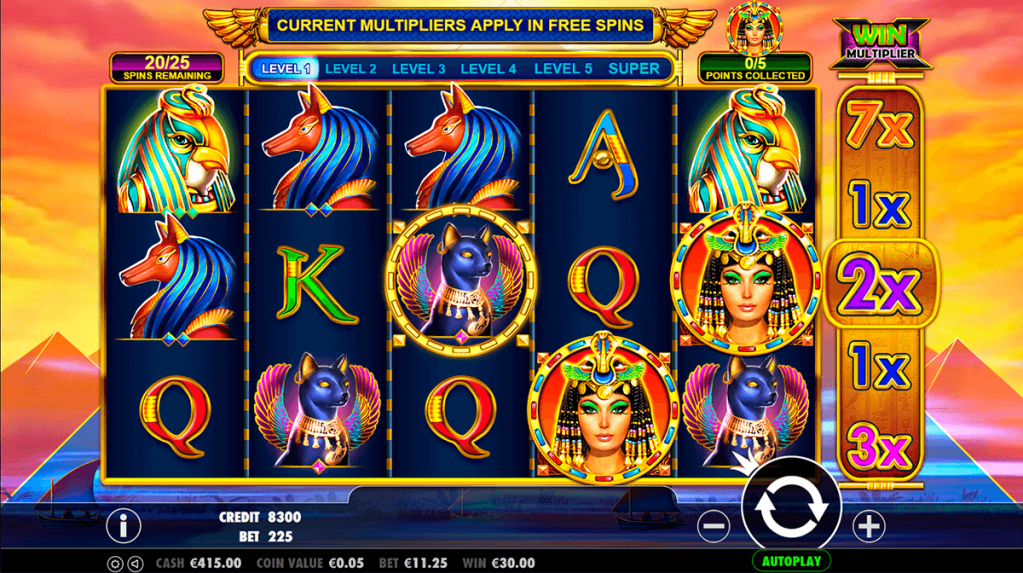The width and height of the screenshot is (1023, 573).
Task: Open the settings gear menu
Action: click(115, 563)
